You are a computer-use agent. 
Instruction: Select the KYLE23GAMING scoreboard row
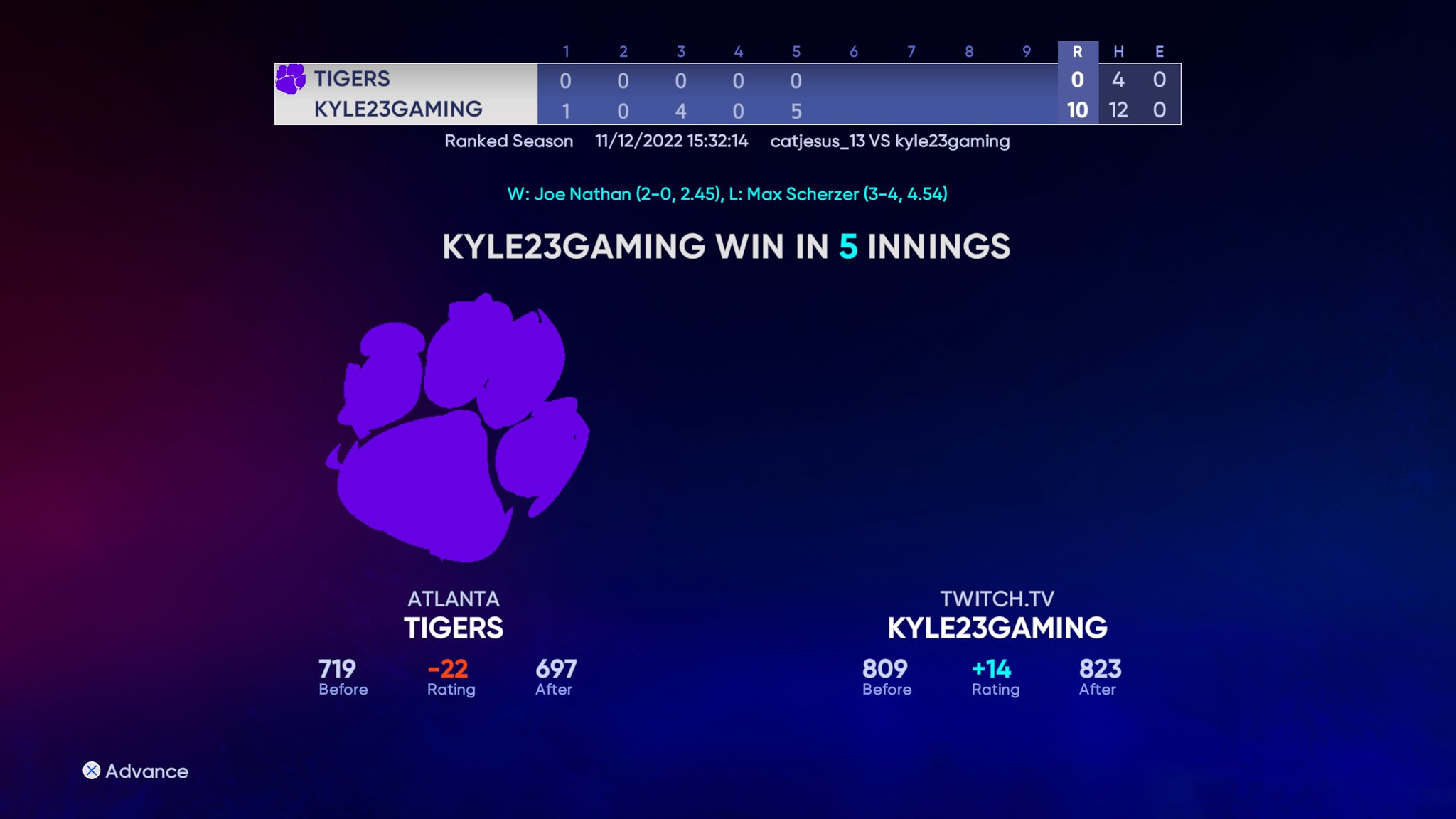coord(398,109)
